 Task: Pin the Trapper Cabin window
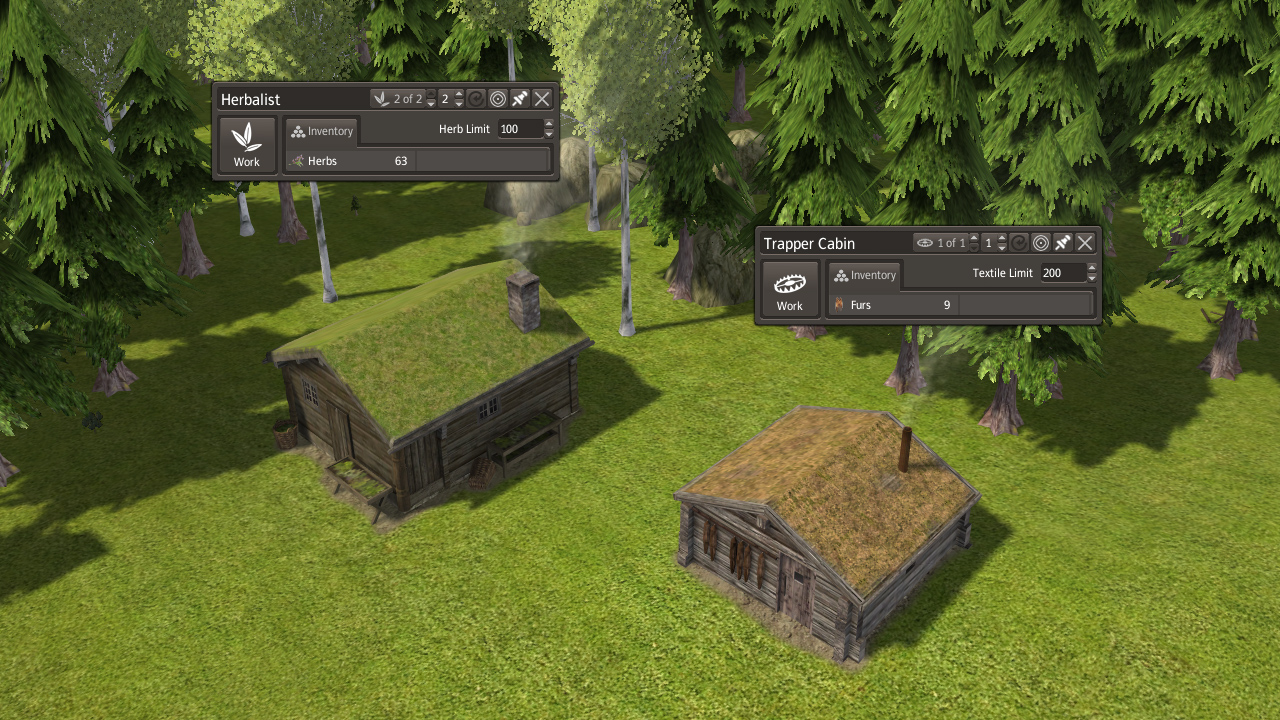(1063, 243)
